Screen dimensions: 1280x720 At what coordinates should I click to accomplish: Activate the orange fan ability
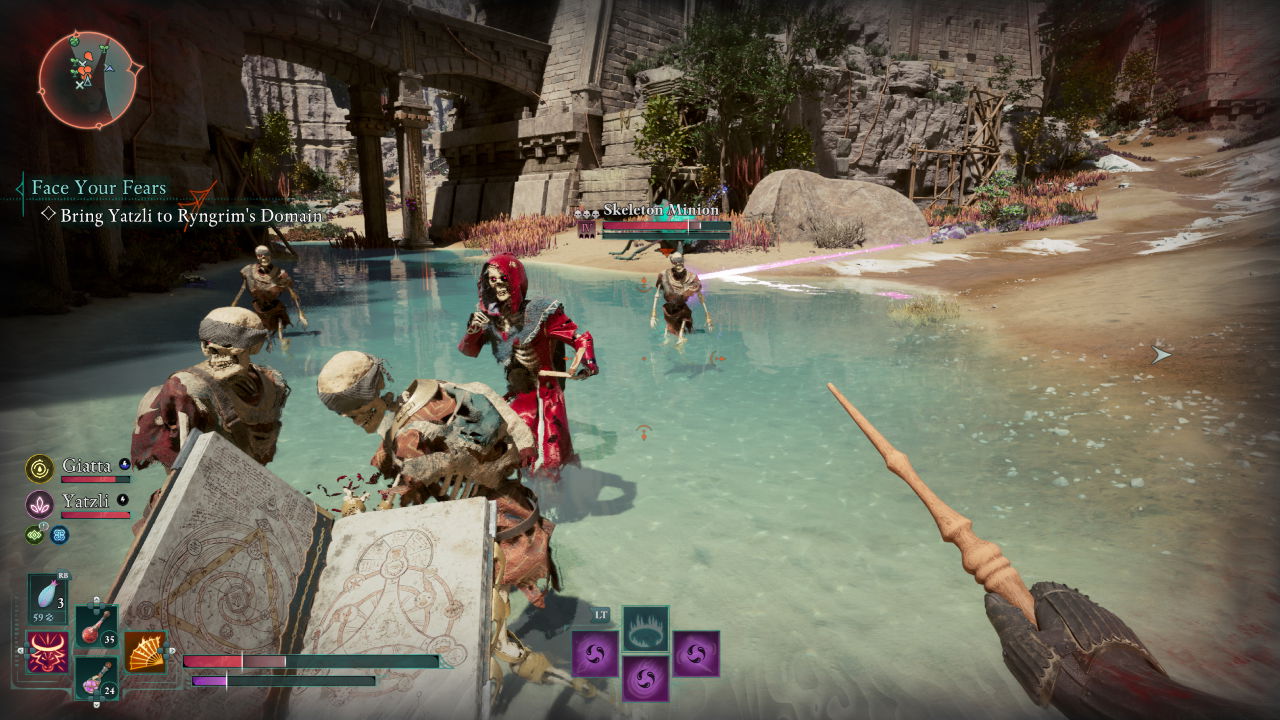coord(145,652)
